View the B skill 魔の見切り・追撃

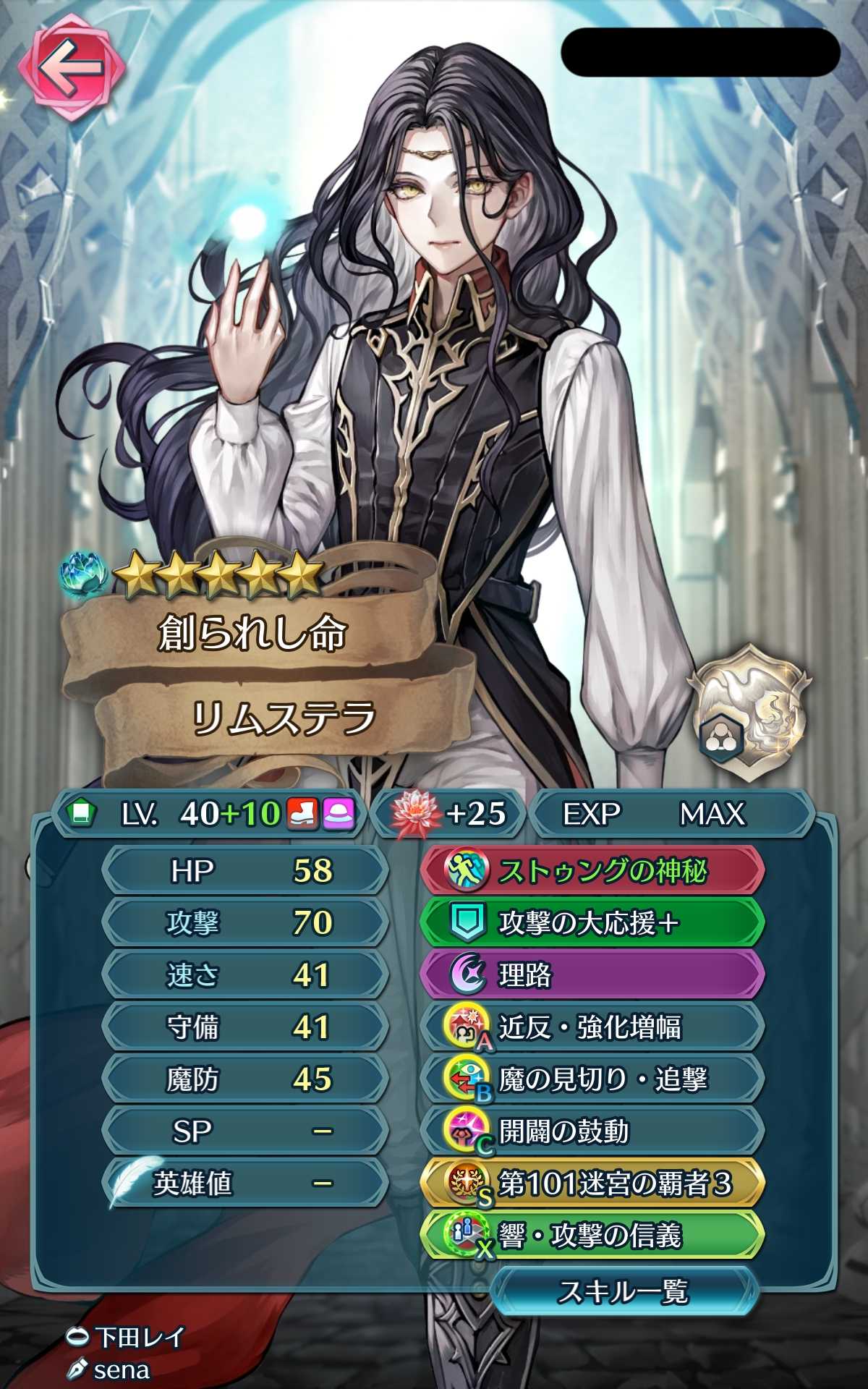(592, 1079)
